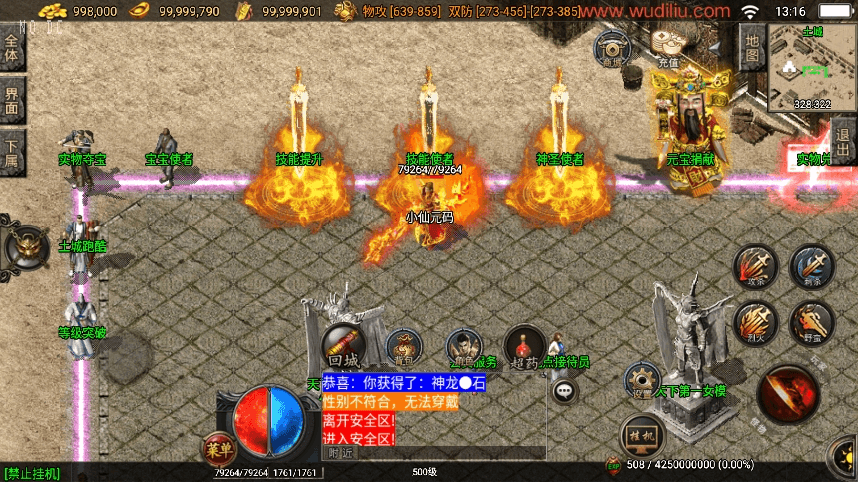The image size is (858, 482).
Task: Open the 地图 map button
Action: pyautogui.click(x=752, y=46)
